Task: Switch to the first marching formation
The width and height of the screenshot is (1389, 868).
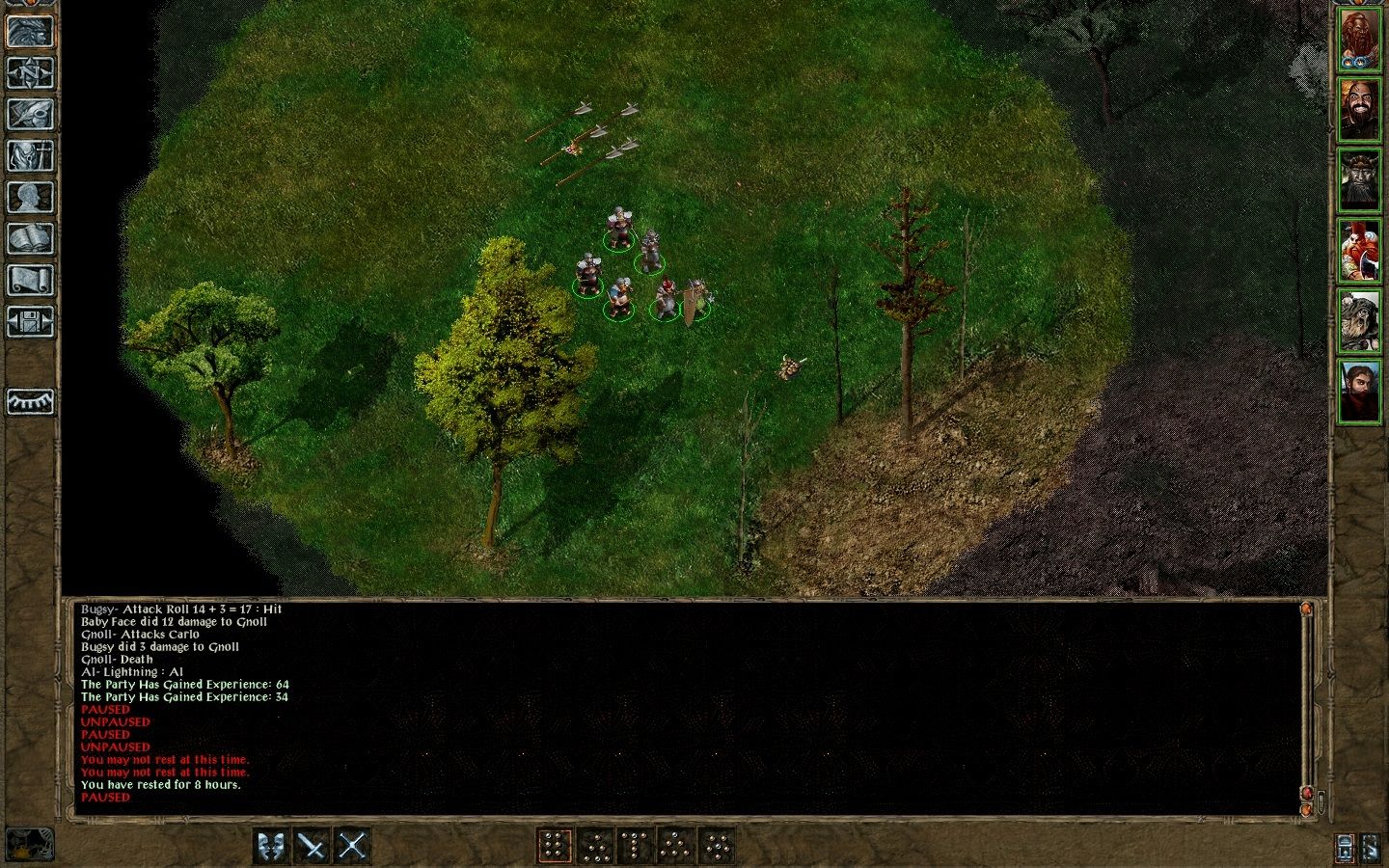Action: click(554, 845)
